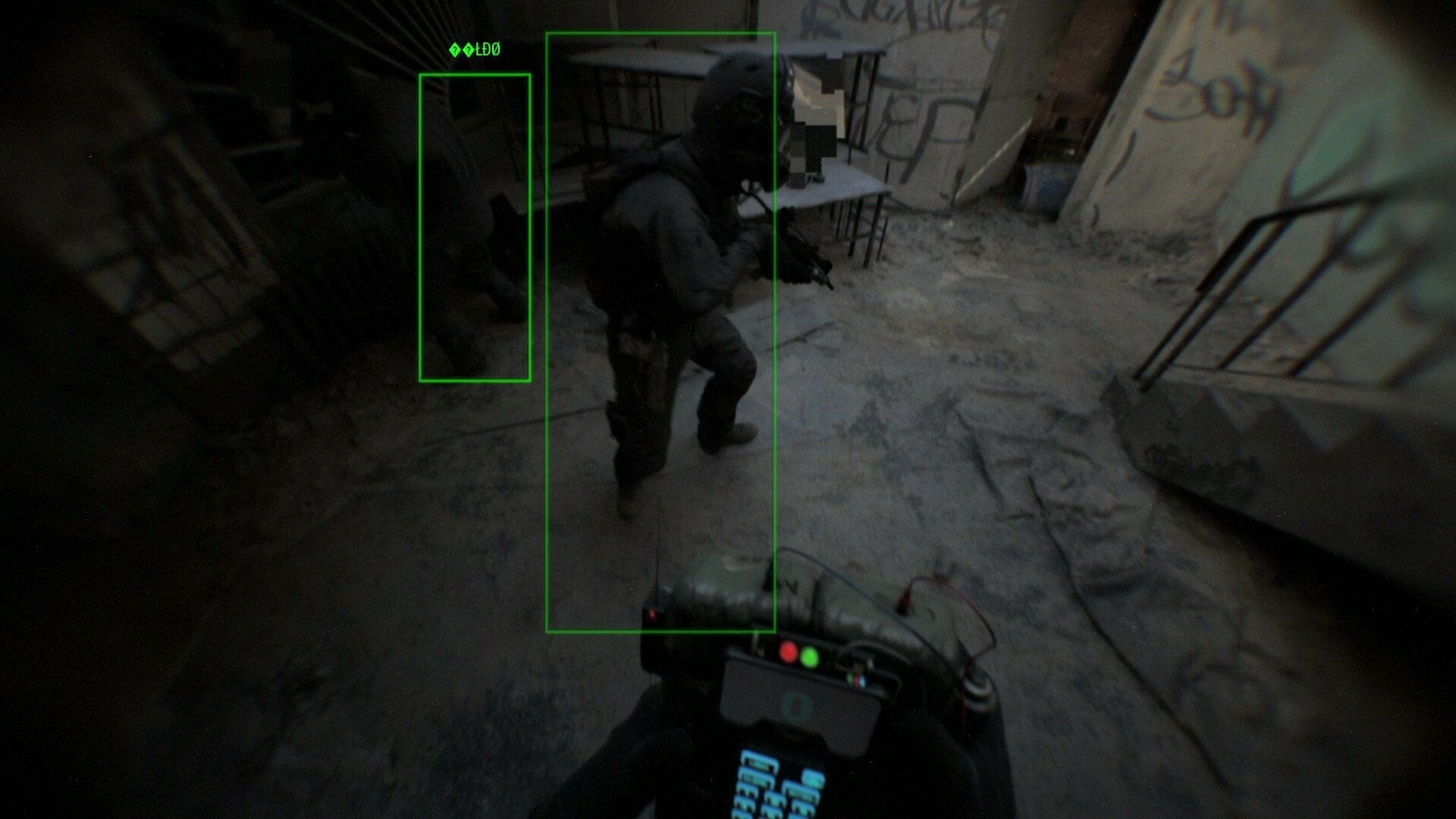
Task: Select the ŁĐØ objective label
Action: pyautogui.click(x=488, y=49)
